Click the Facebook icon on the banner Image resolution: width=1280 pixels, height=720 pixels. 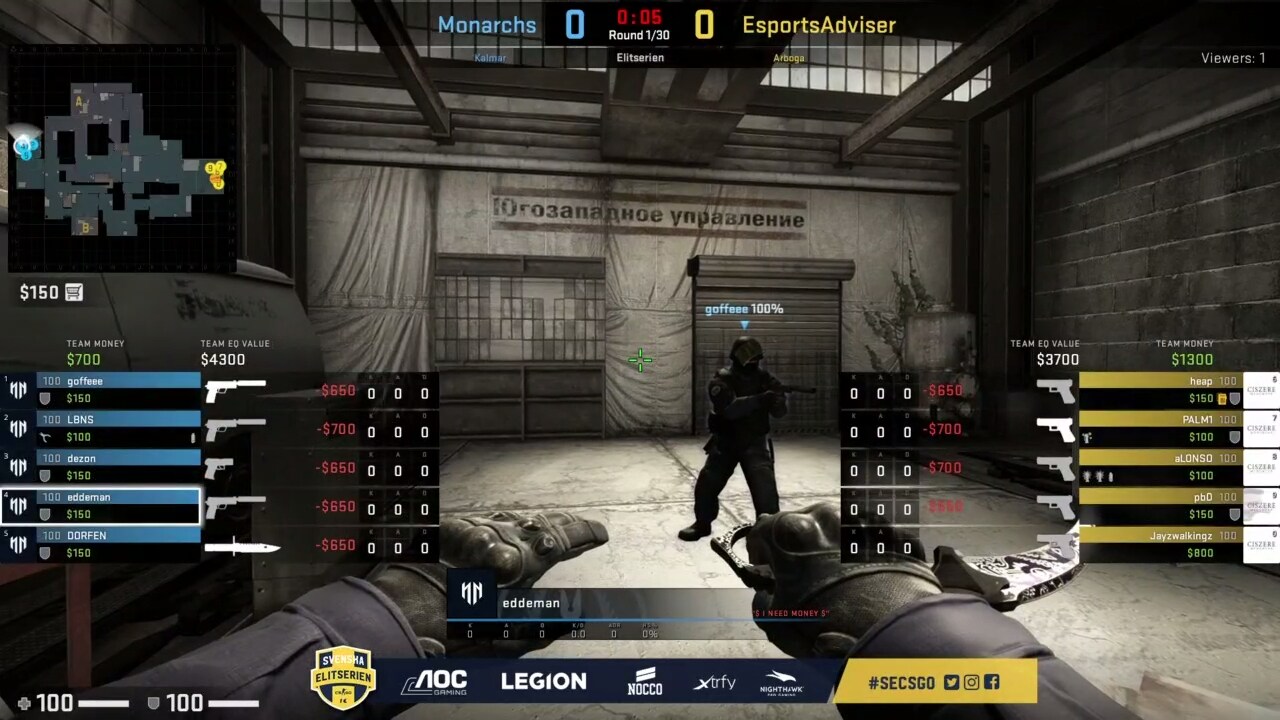point(991,682)
